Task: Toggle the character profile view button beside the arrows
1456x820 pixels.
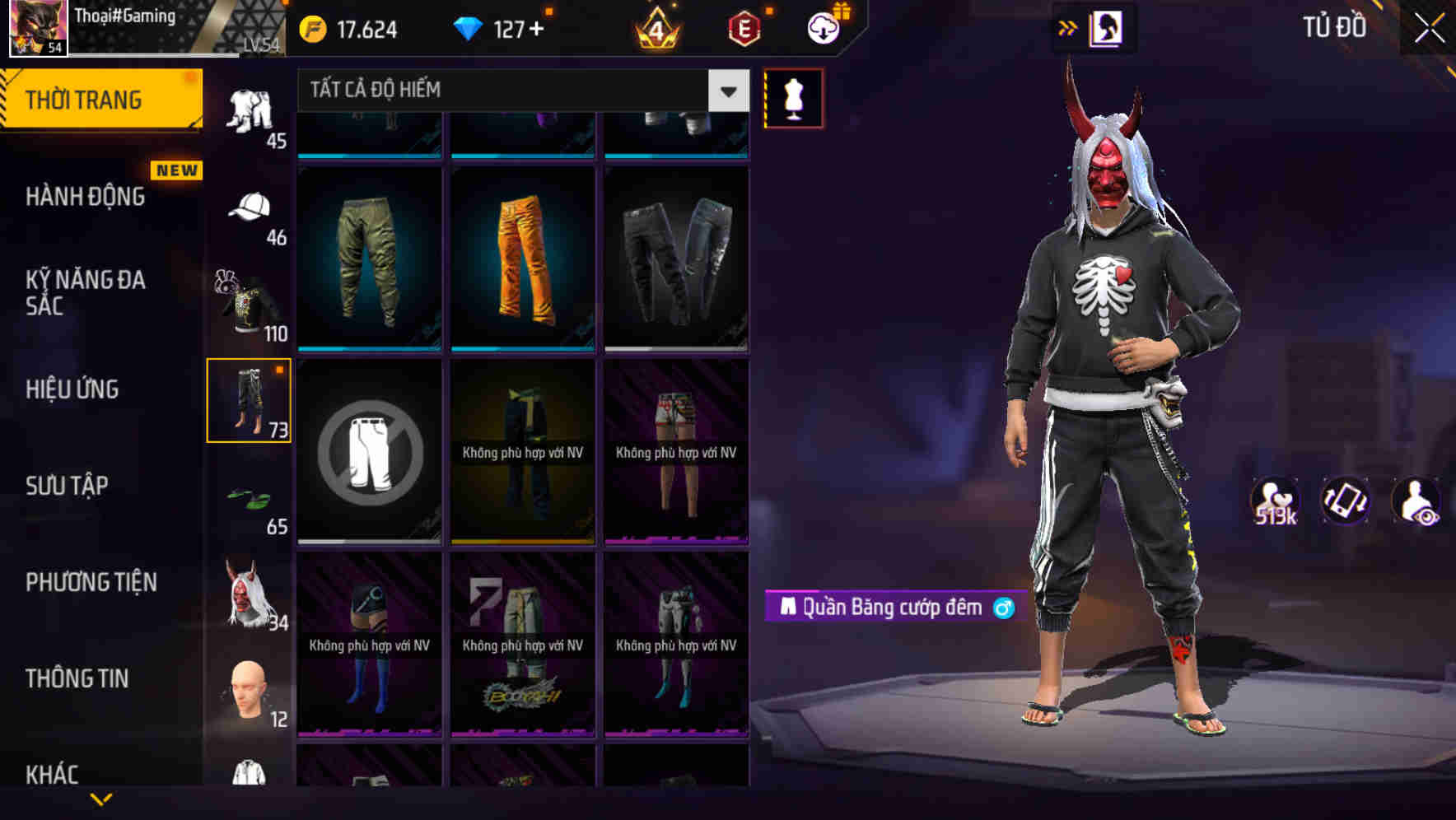Action: (1103, 27)
